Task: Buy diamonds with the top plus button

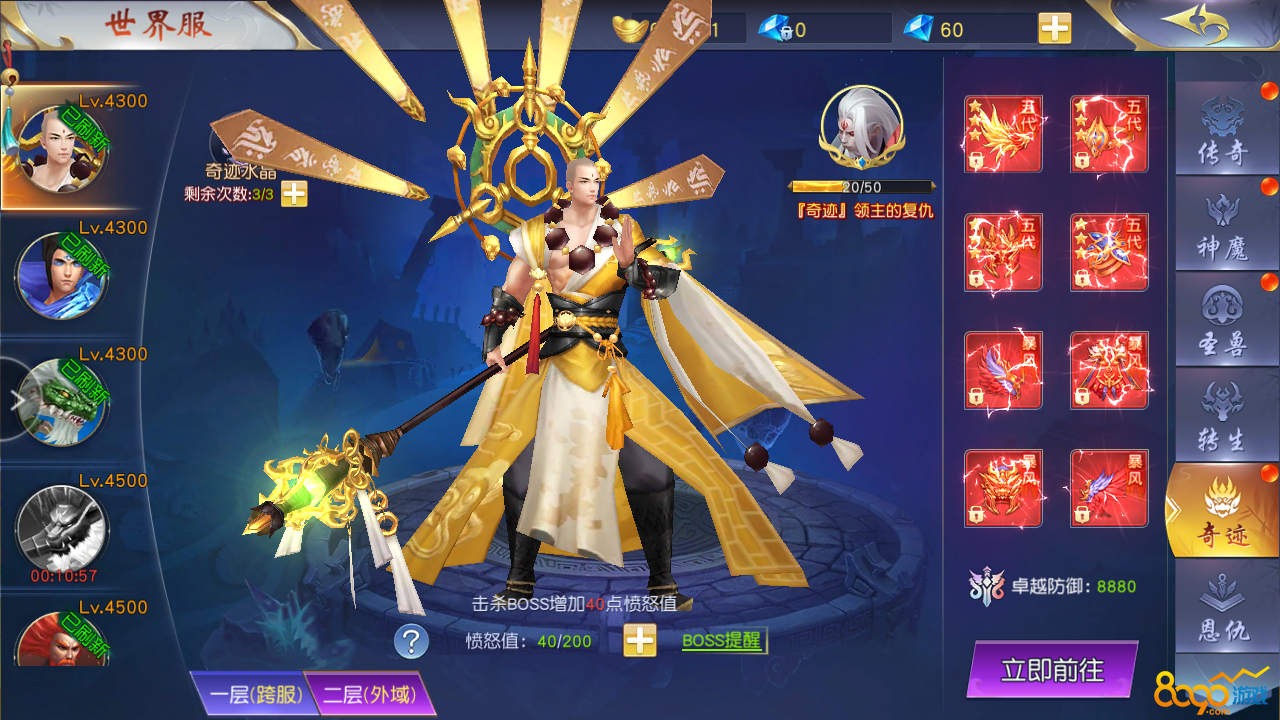Action: 1054,29
